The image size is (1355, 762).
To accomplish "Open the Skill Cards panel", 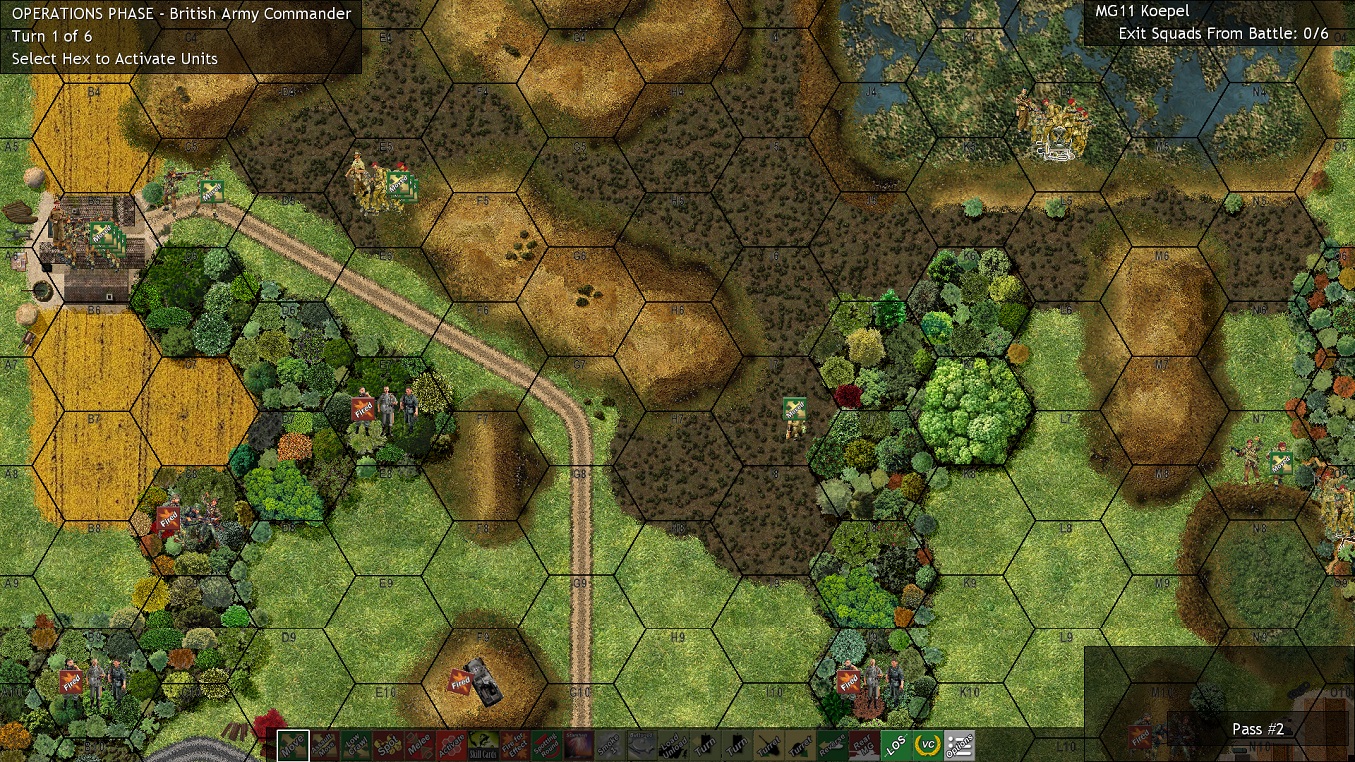I will (x=484, y=744).
